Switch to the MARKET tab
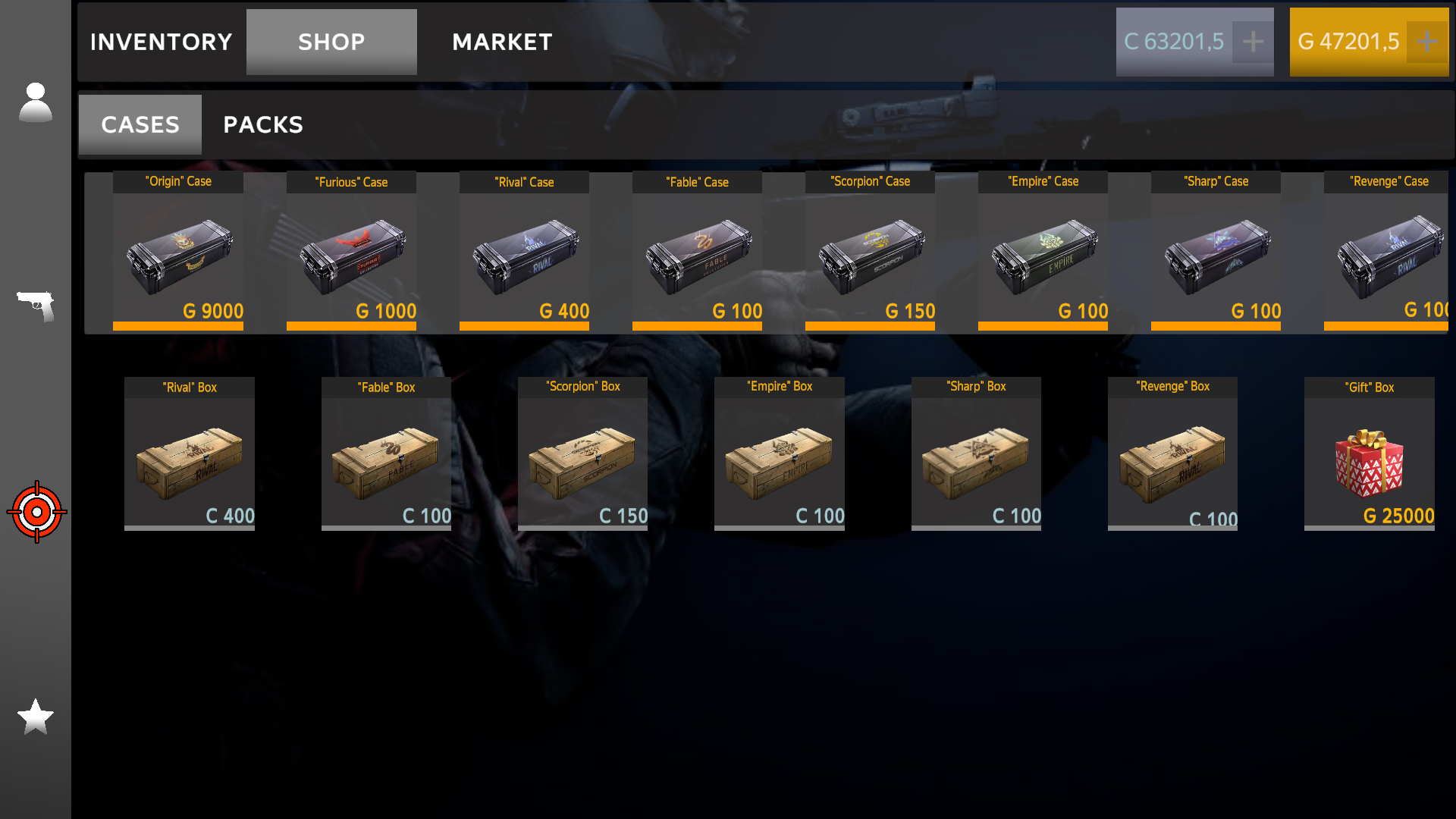Screen dimensions: 1456x819 502,42
